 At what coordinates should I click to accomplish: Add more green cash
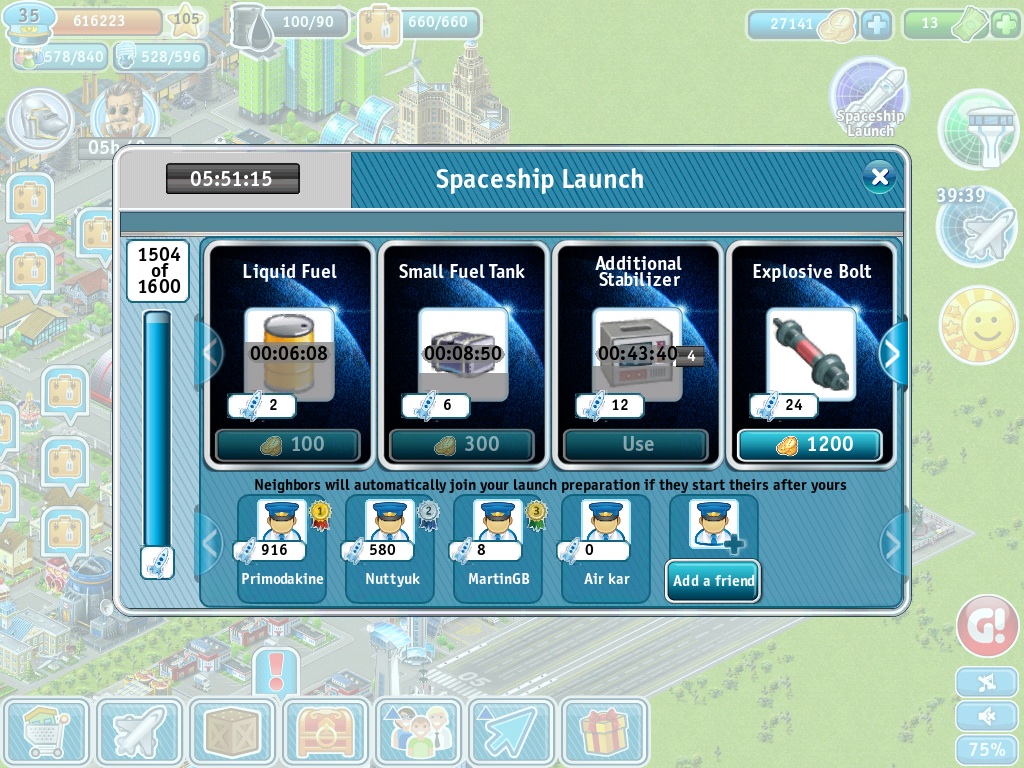[1004, 24]
